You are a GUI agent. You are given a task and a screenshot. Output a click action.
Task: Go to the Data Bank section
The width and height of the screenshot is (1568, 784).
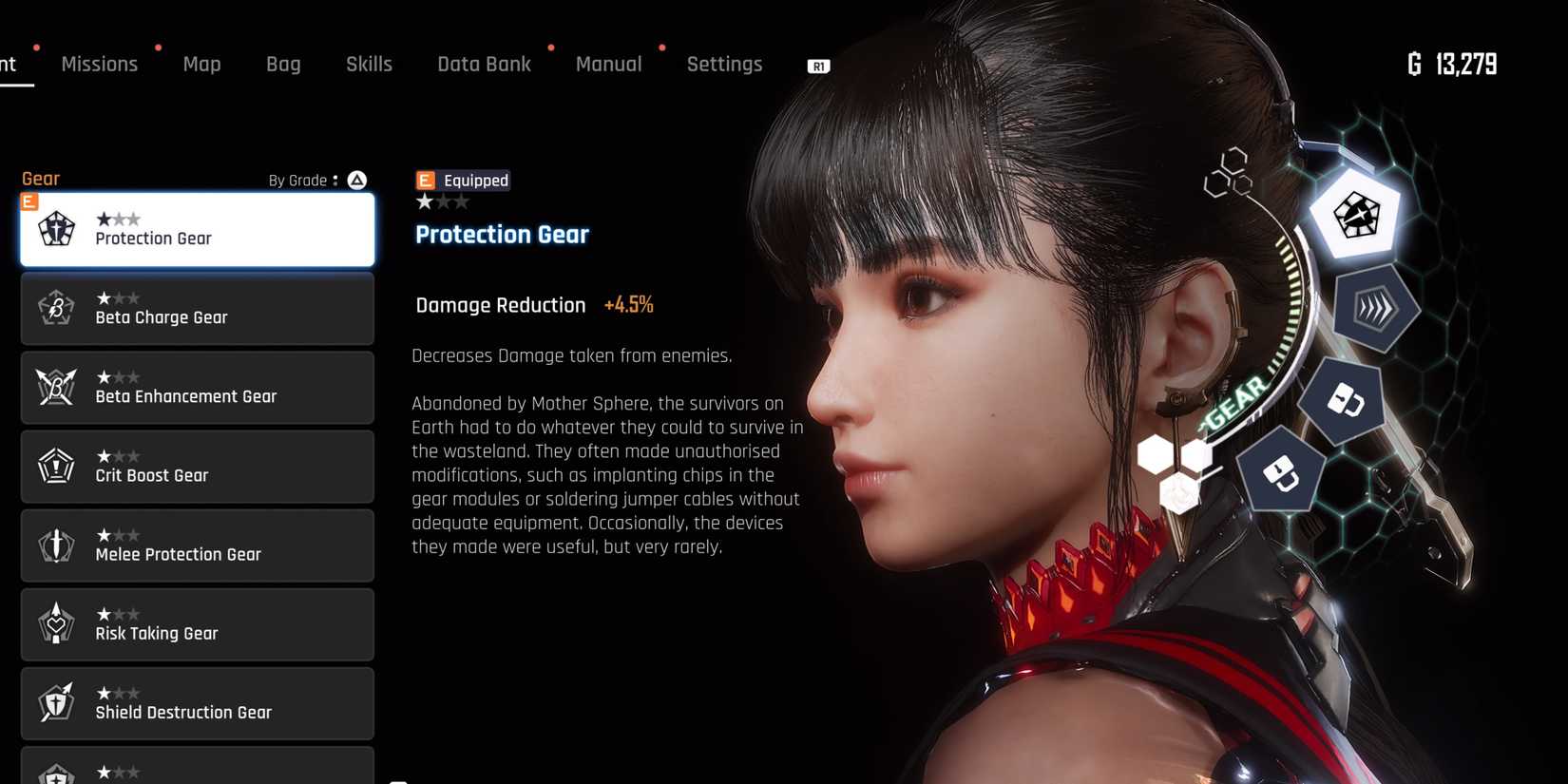tap(484, 64)
